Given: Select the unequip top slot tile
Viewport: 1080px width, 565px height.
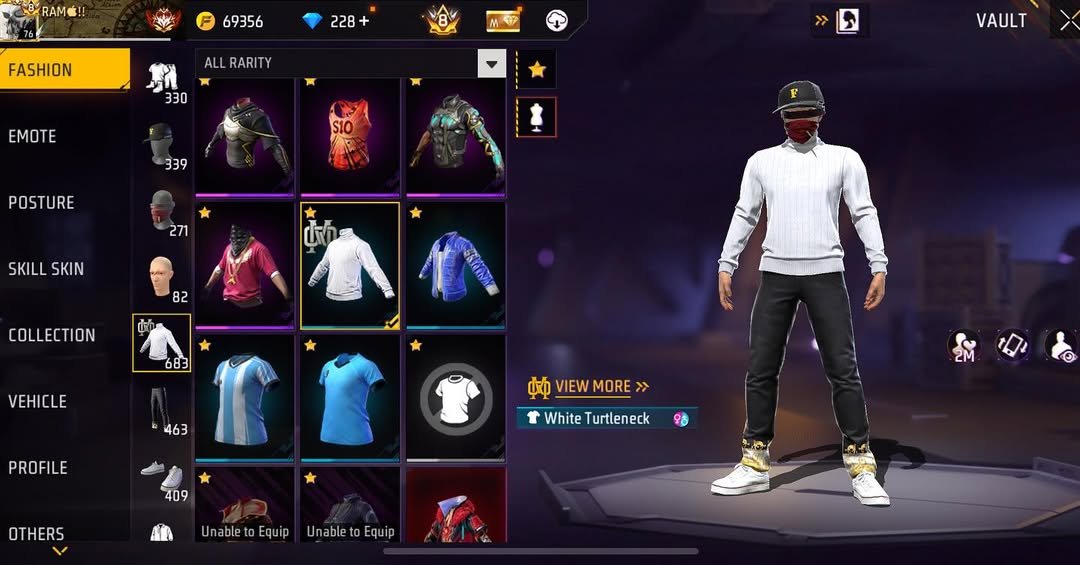Looking at the screenshot, I should tap(455, 398).
